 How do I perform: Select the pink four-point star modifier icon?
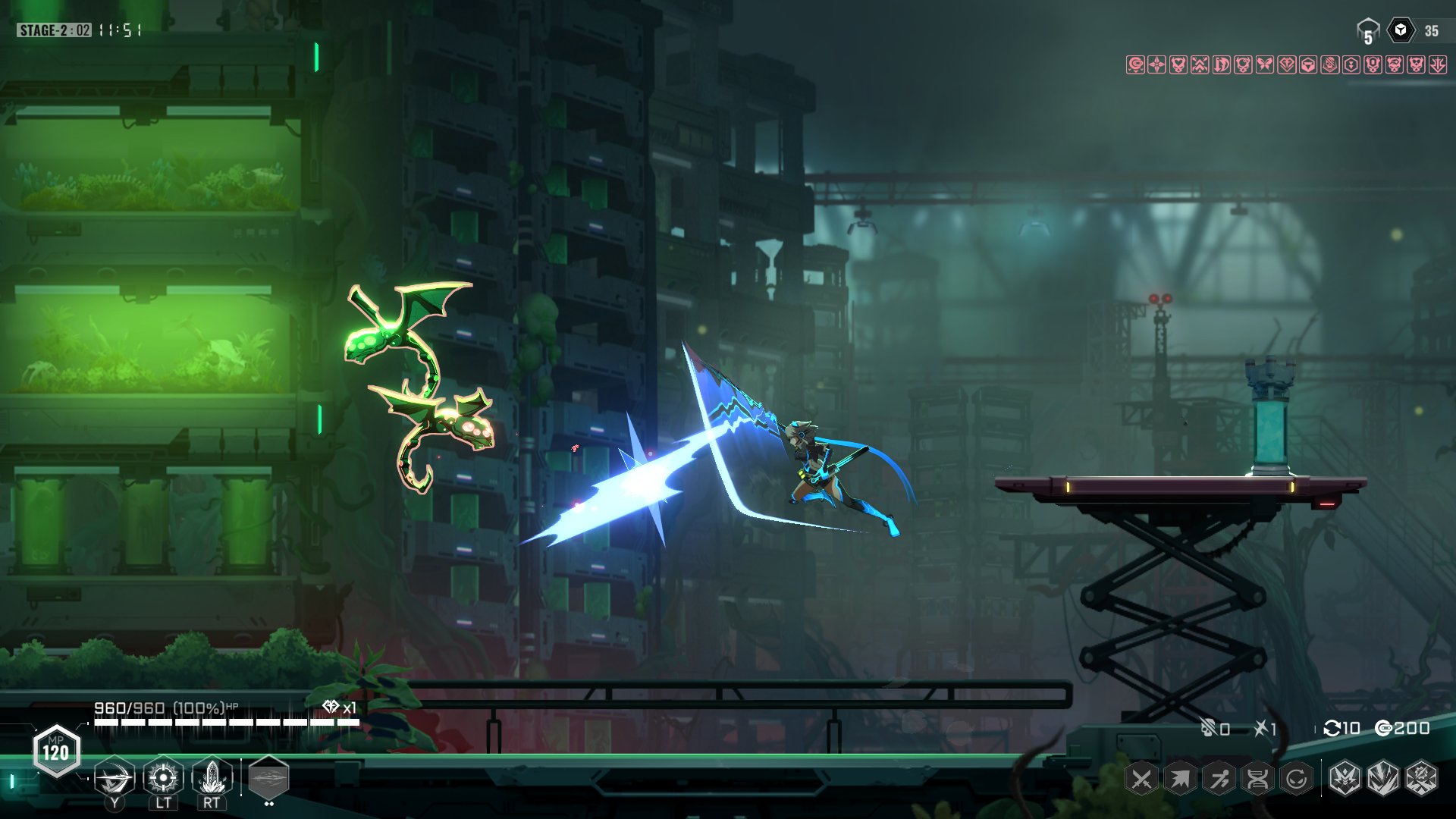(x=1156, y=64)
